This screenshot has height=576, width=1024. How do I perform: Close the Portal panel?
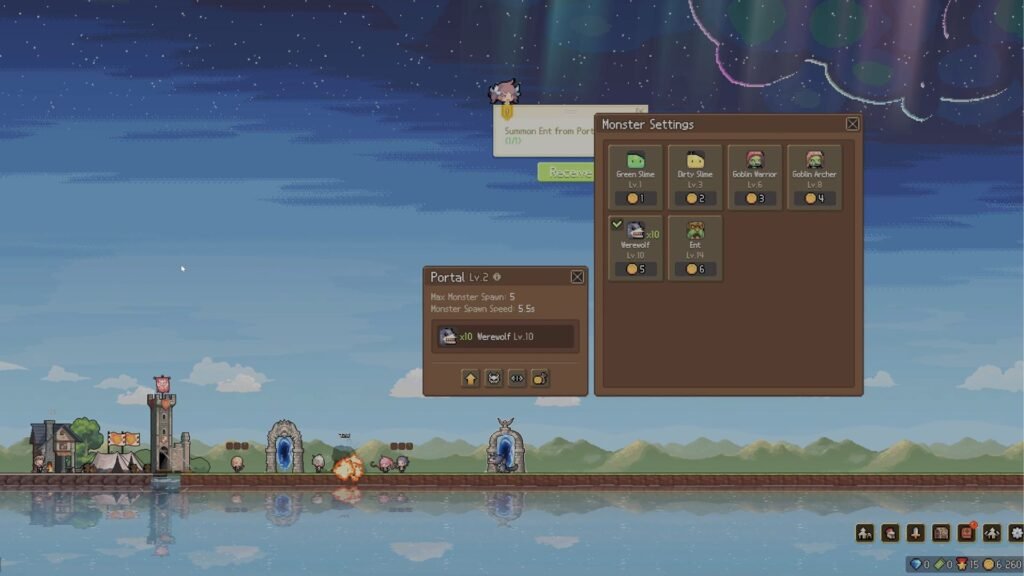577,277
